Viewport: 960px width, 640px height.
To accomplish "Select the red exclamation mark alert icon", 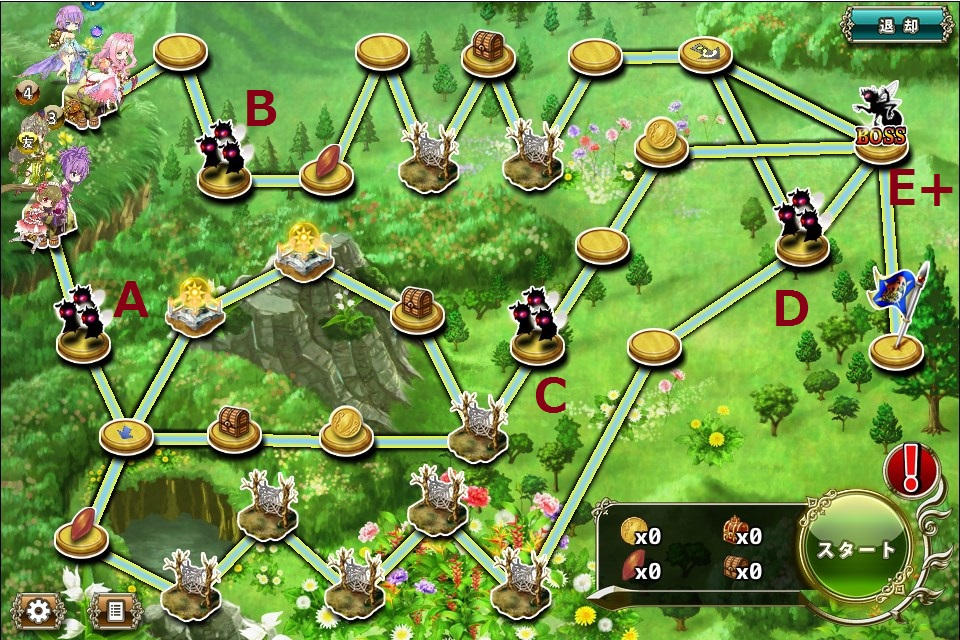I will (910, 469).
